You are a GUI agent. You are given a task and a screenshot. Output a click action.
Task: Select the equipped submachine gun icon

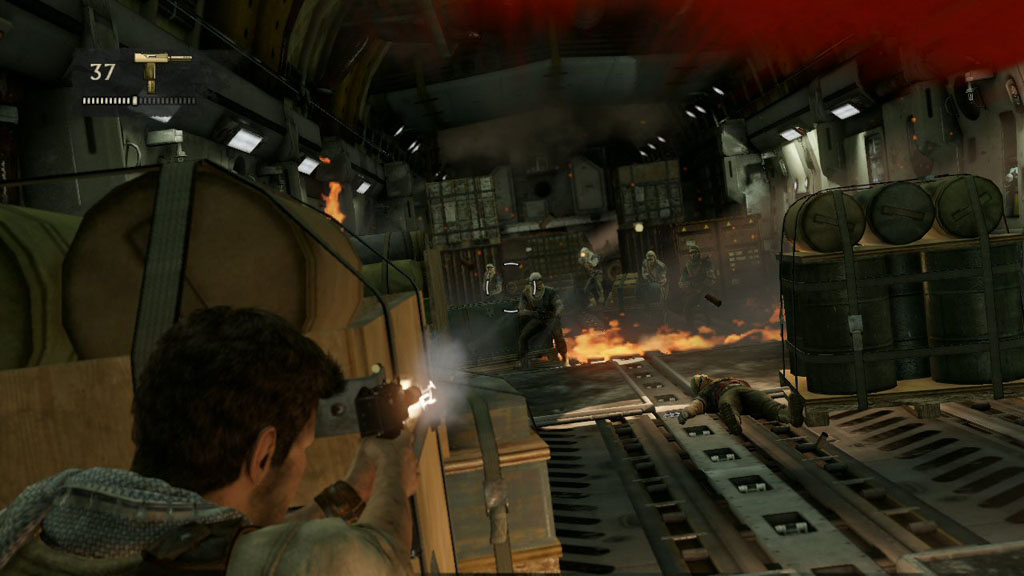click(x=160, y=66)
